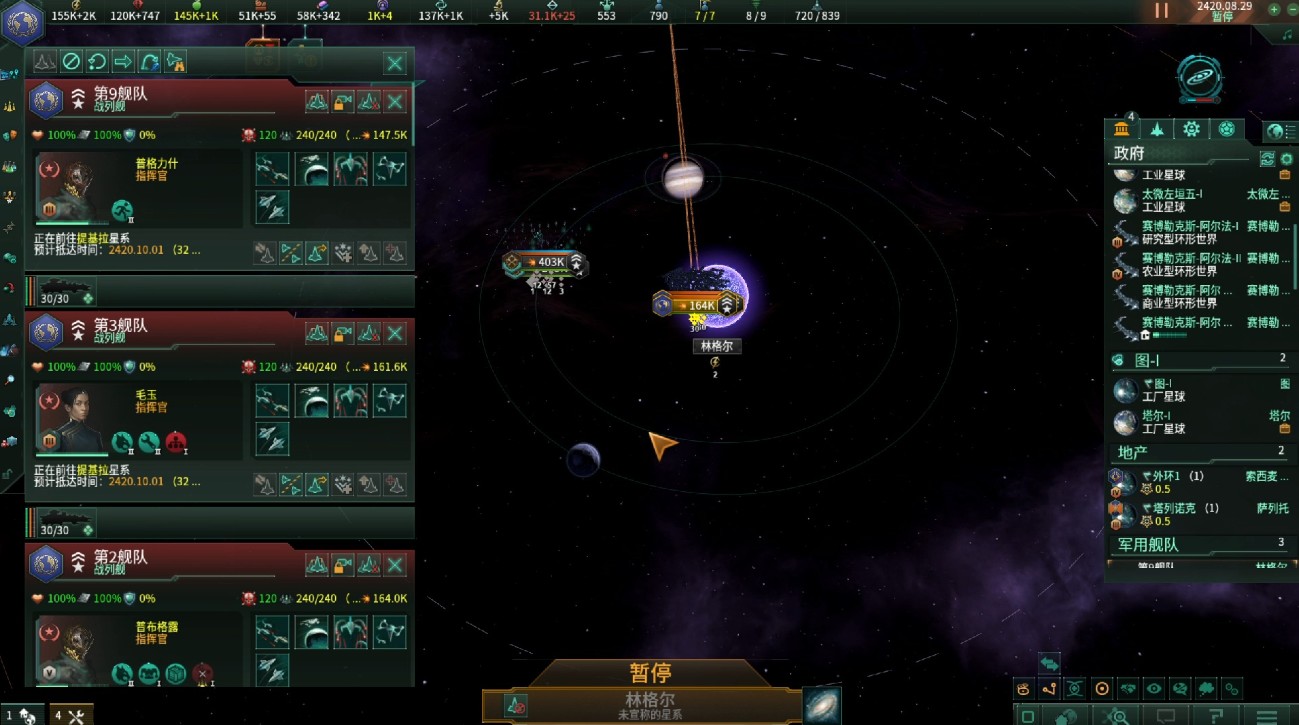Screen dimensions: 1299x725
Task: Increase game speed with the plus button
Action: pyautogui.click(x=1274, y=10)
